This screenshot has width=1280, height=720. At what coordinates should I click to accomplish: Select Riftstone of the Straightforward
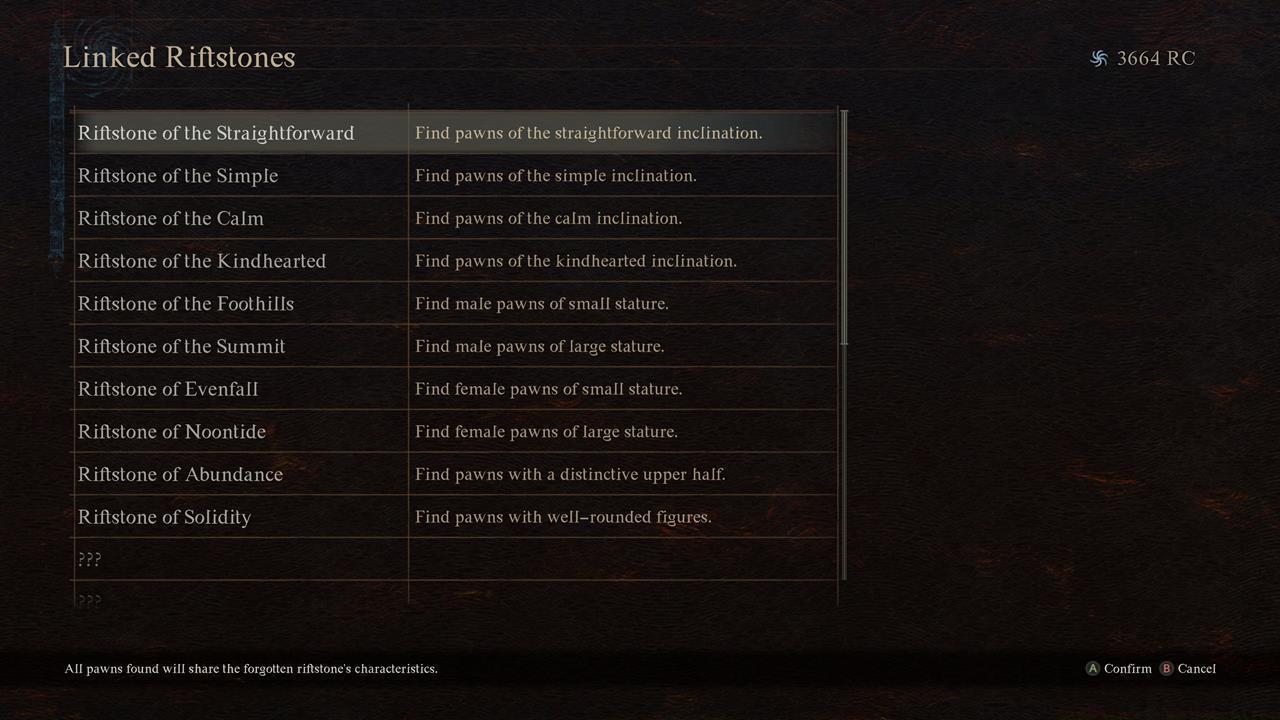pyautogui.click(x=216, y=133)
